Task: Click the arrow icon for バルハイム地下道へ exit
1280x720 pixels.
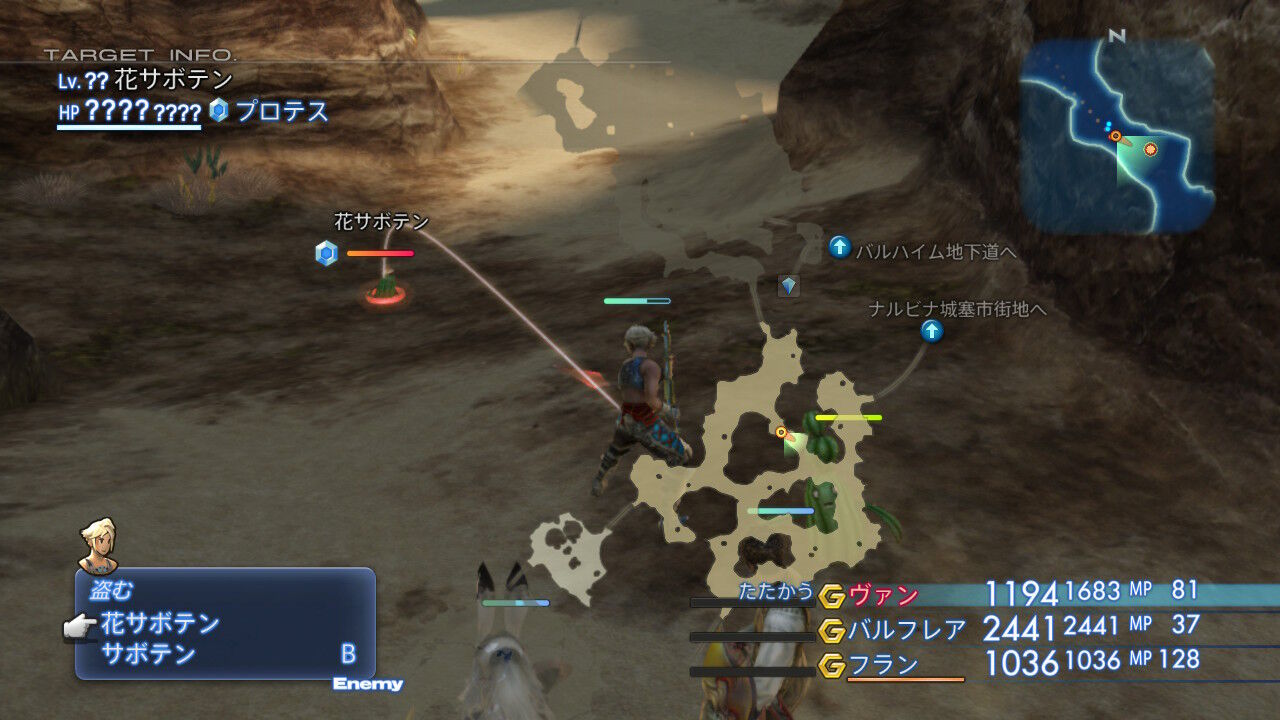Action: click(838, 247)
